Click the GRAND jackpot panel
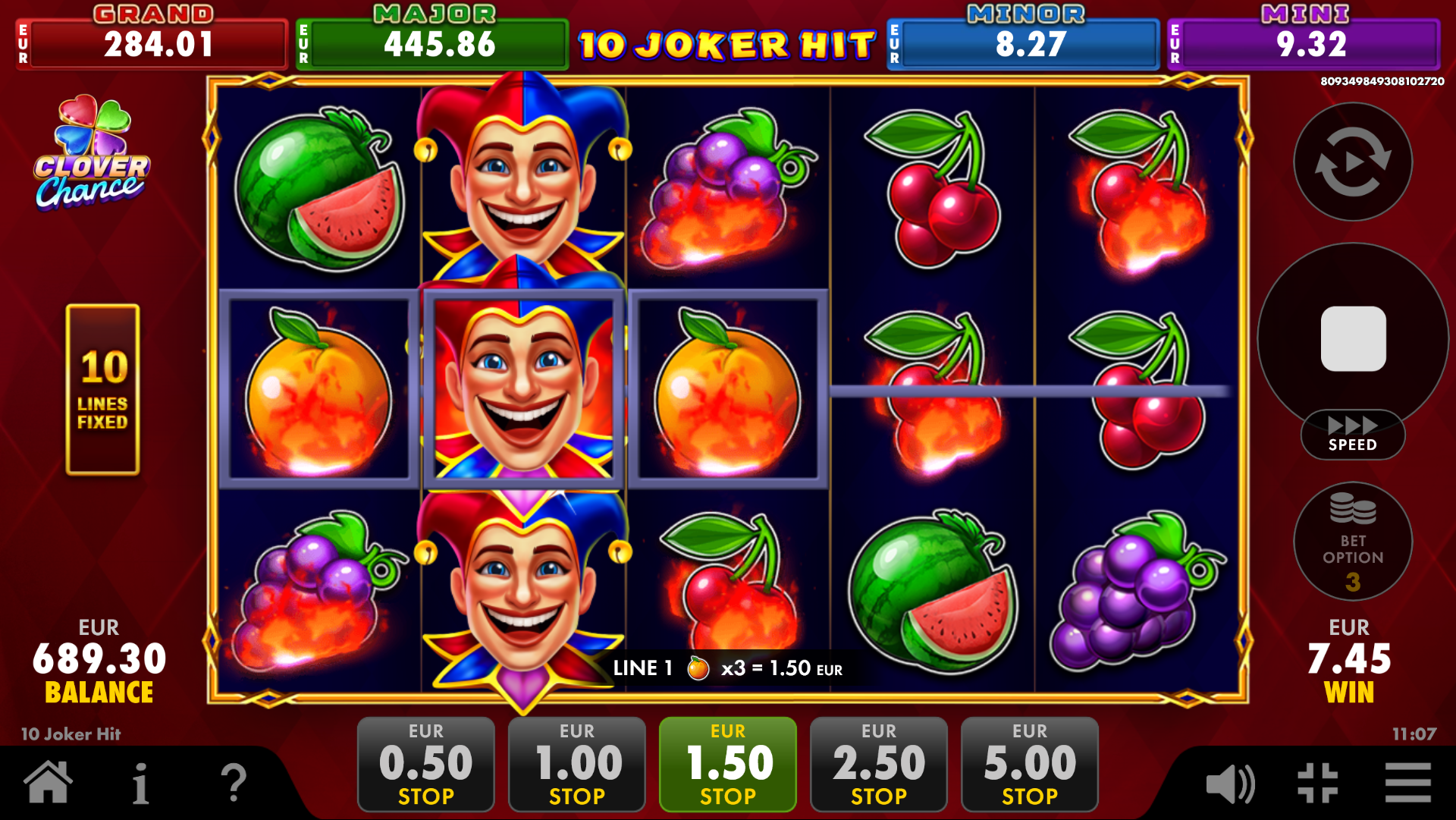 [151, 42]
